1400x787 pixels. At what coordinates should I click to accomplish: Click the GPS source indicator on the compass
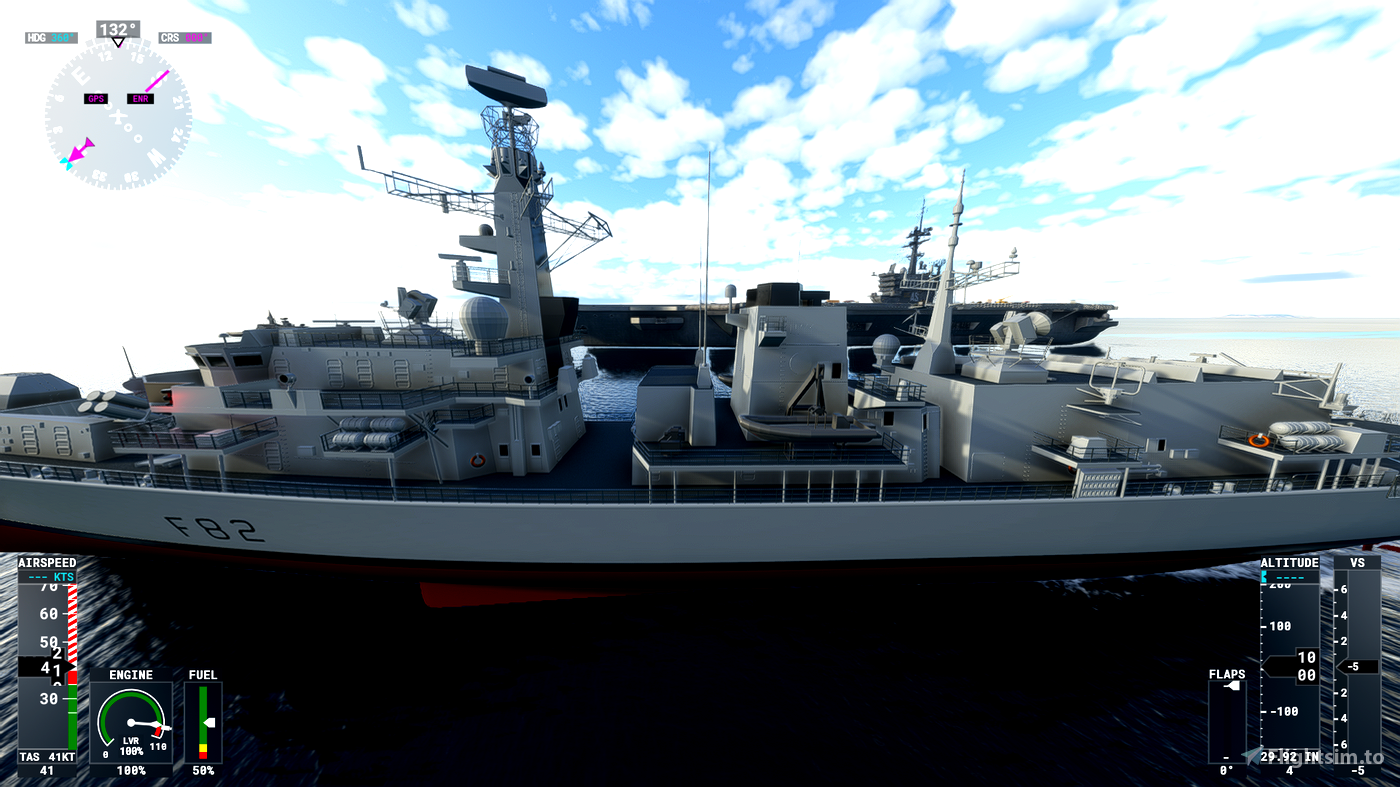97,98
